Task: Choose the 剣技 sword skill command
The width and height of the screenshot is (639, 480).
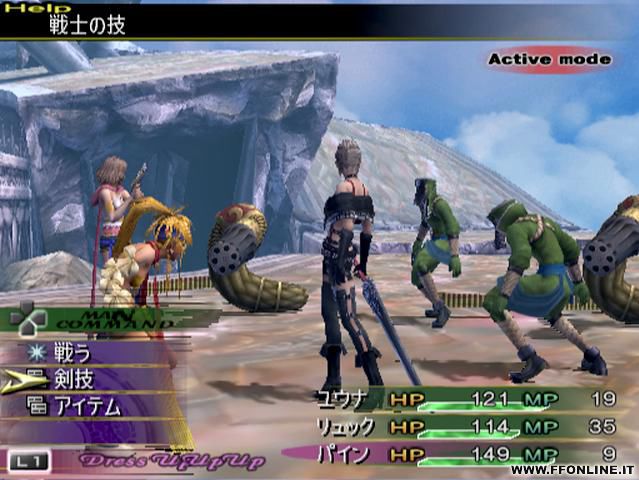Action: pyautogui.click(x=73, y=379)
